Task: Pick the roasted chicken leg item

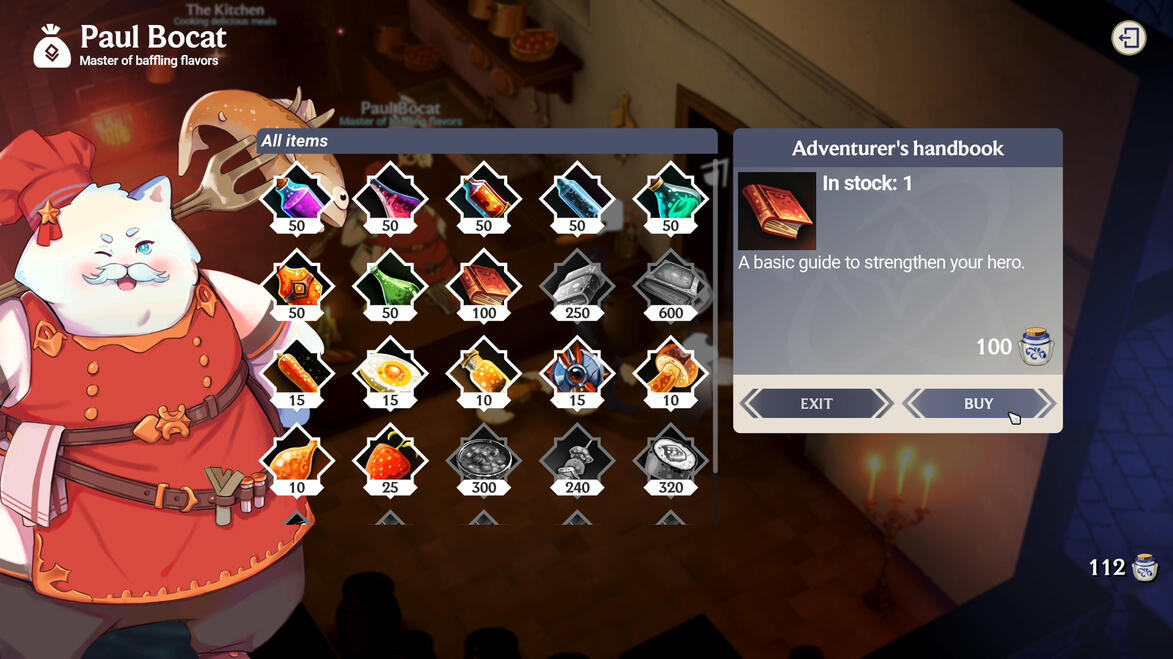Action: pos(297,458)
